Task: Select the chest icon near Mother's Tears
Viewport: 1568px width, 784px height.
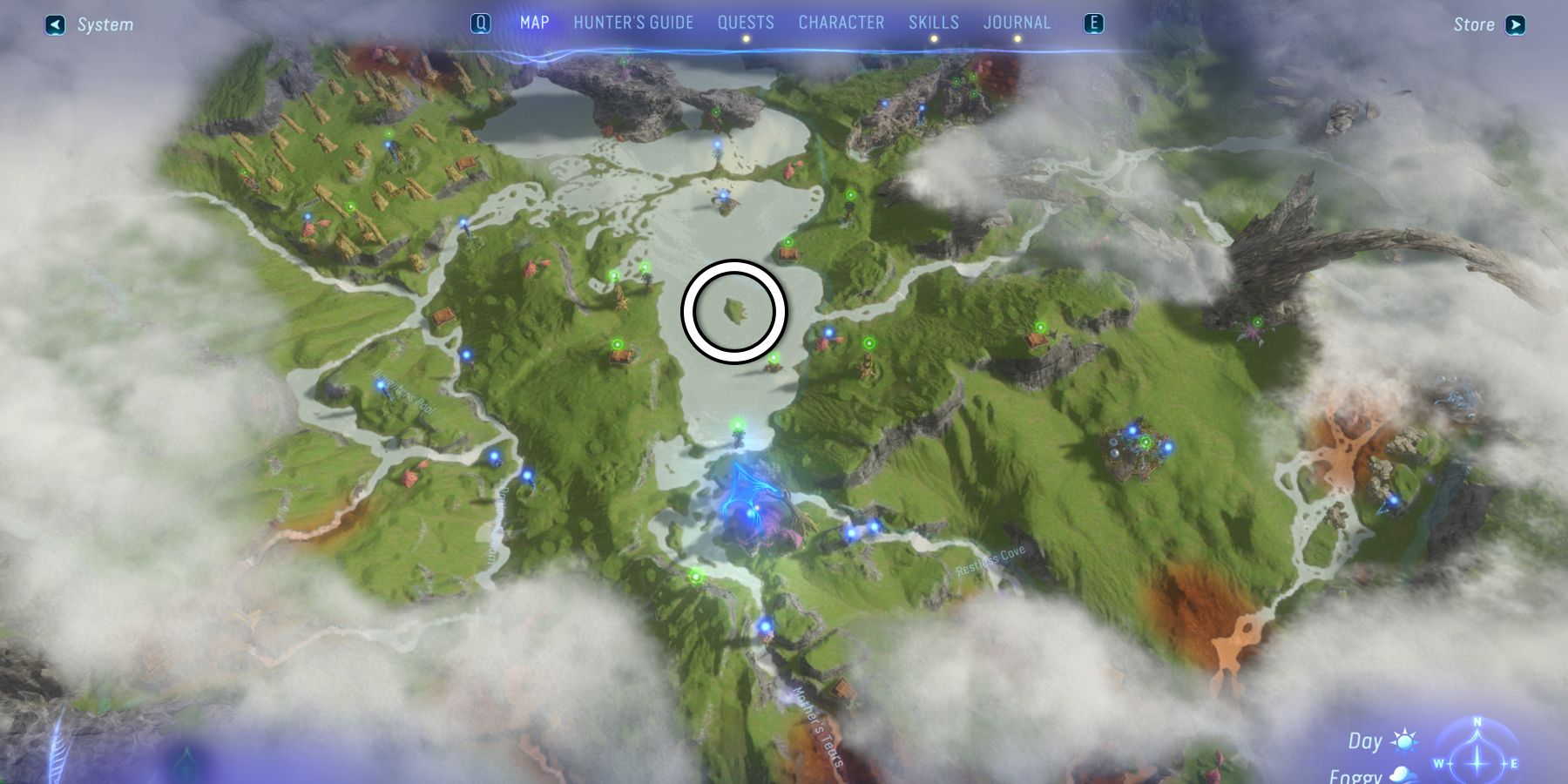Action: pos(843,691)
